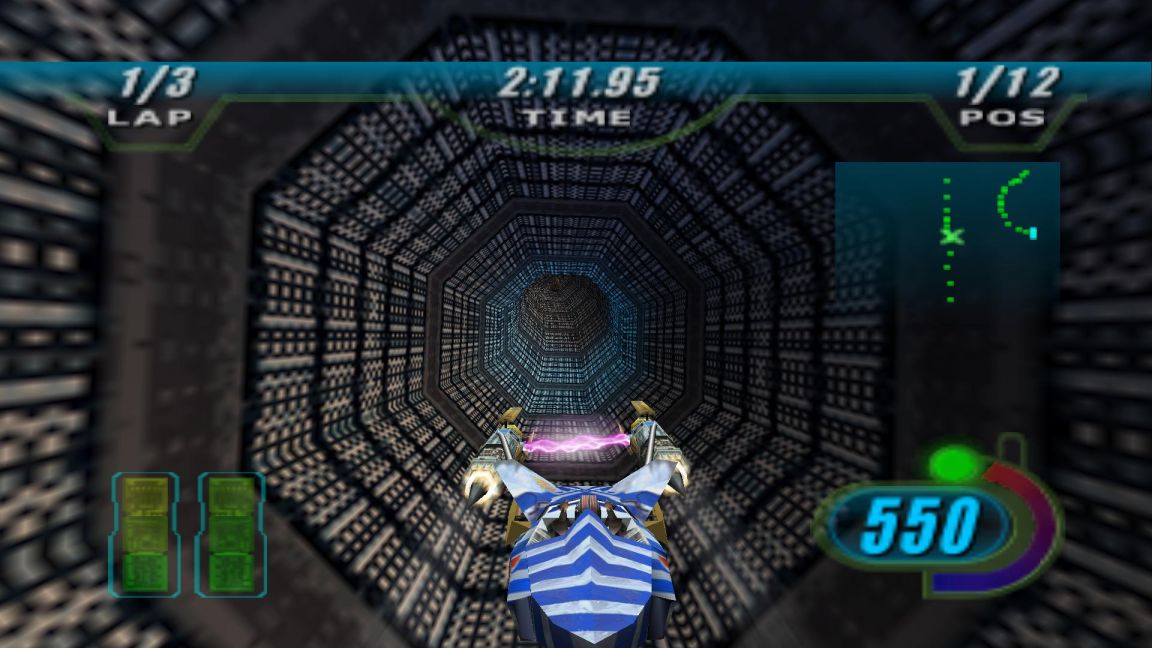1152x648 pixels.
Task: Select the right engine status indicator
Action: (230, 534)
